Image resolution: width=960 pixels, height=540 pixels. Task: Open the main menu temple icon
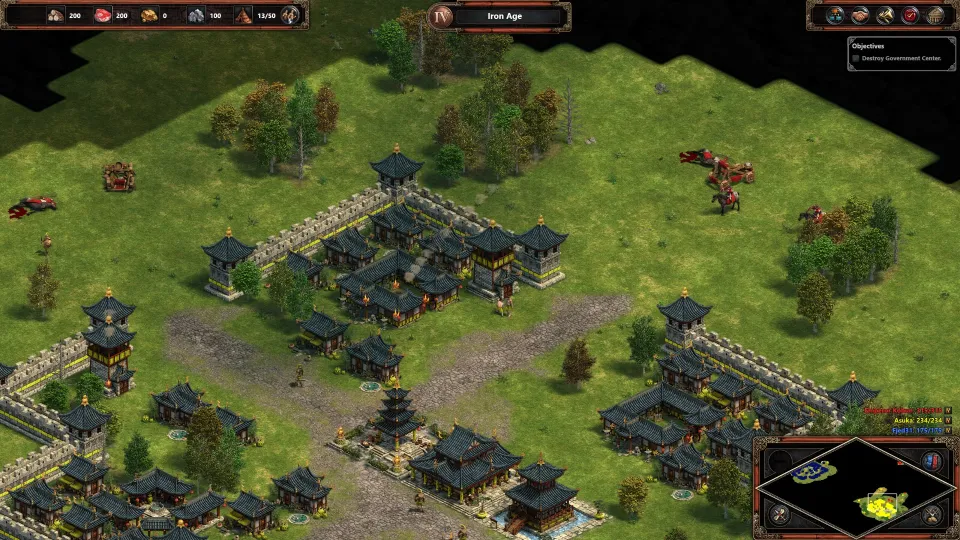934,15
